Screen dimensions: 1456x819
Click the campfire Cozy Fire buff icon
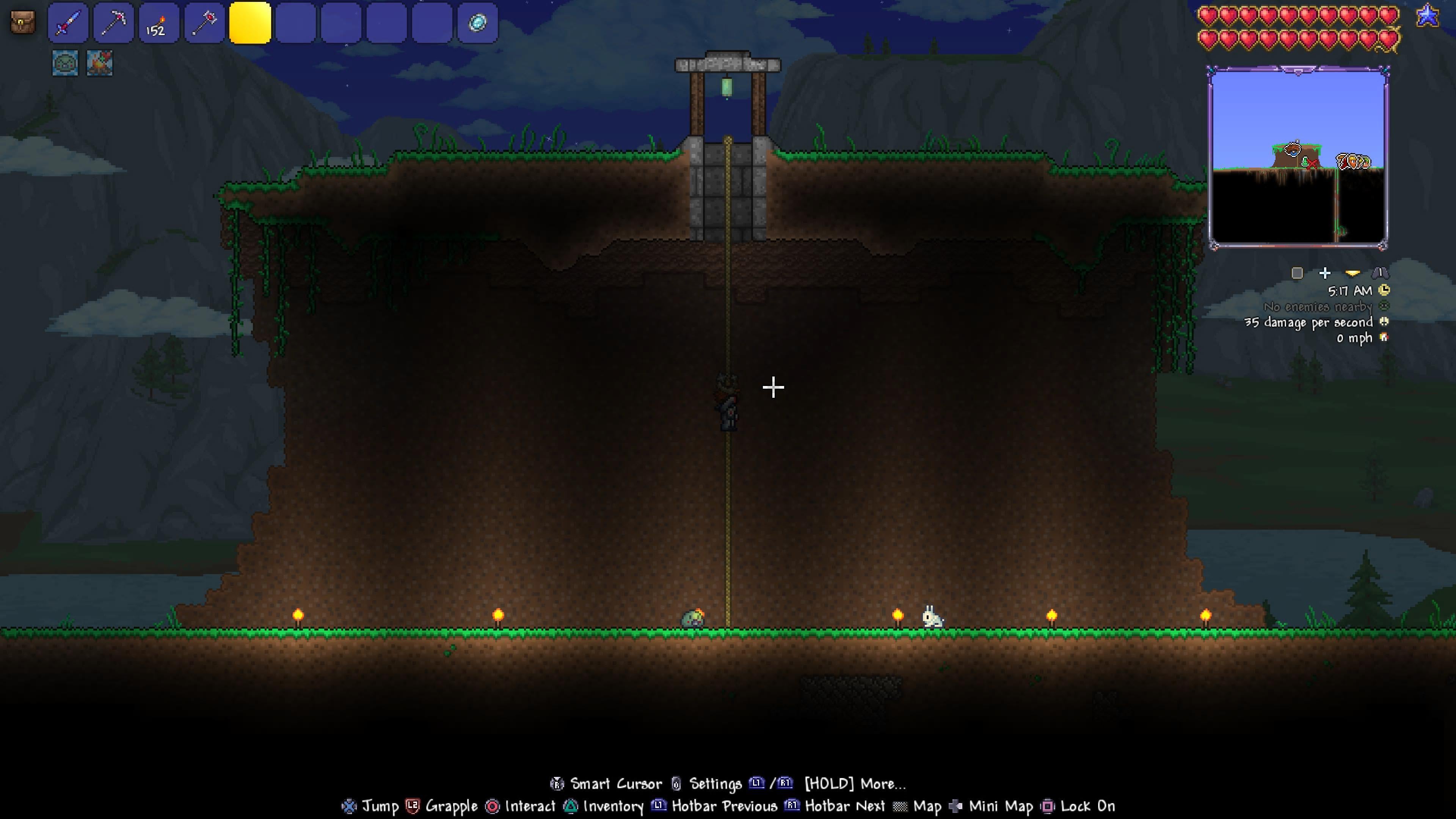[x=99, y=63]
